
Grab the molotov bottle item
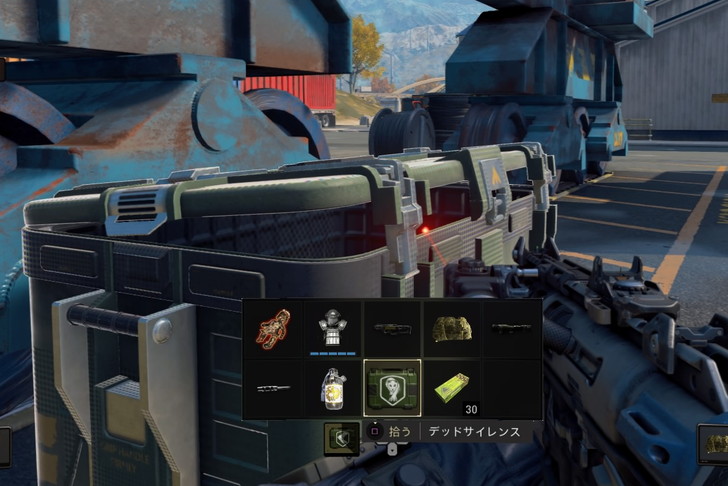point(332,388)
